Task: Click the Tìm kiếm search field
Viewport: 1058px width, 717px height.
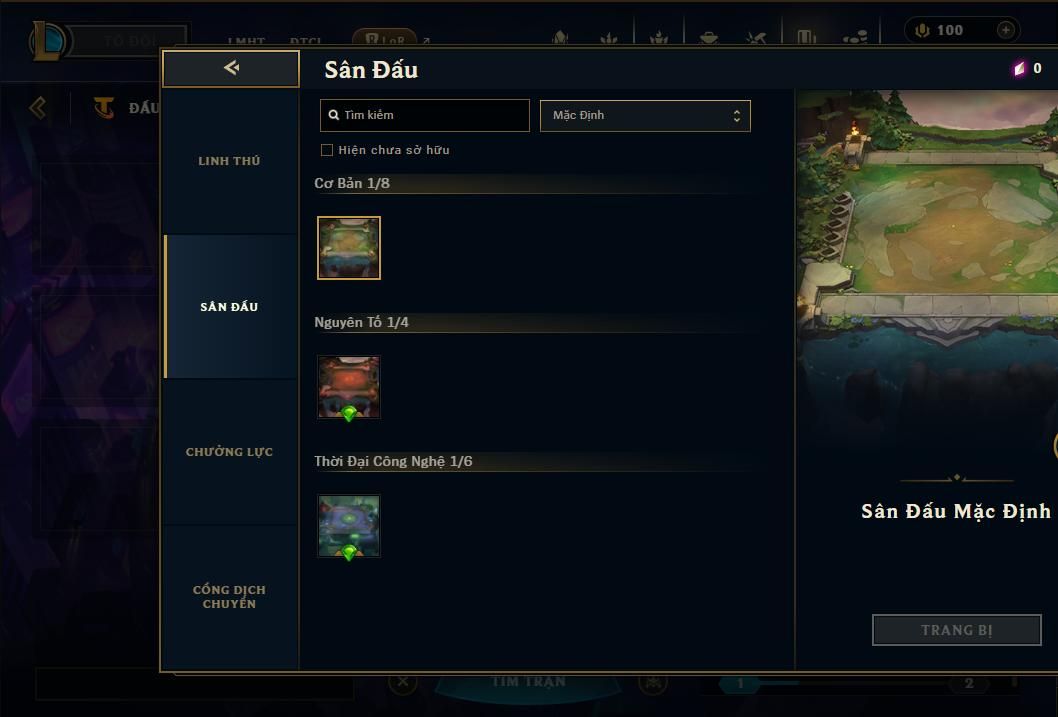Action: coord(425,115)
